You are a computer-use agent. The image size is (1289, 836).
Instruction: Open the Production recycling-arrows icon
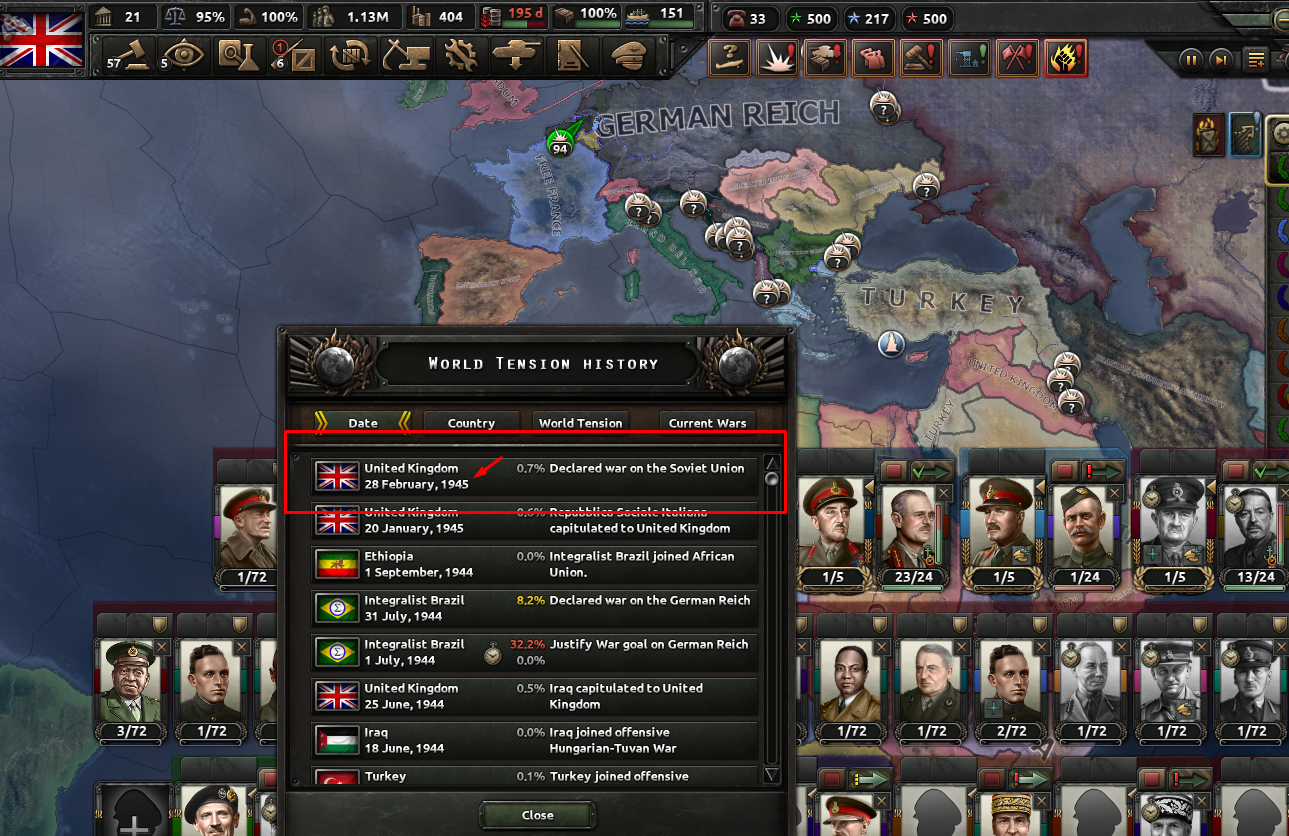click(x=351, y=57)
